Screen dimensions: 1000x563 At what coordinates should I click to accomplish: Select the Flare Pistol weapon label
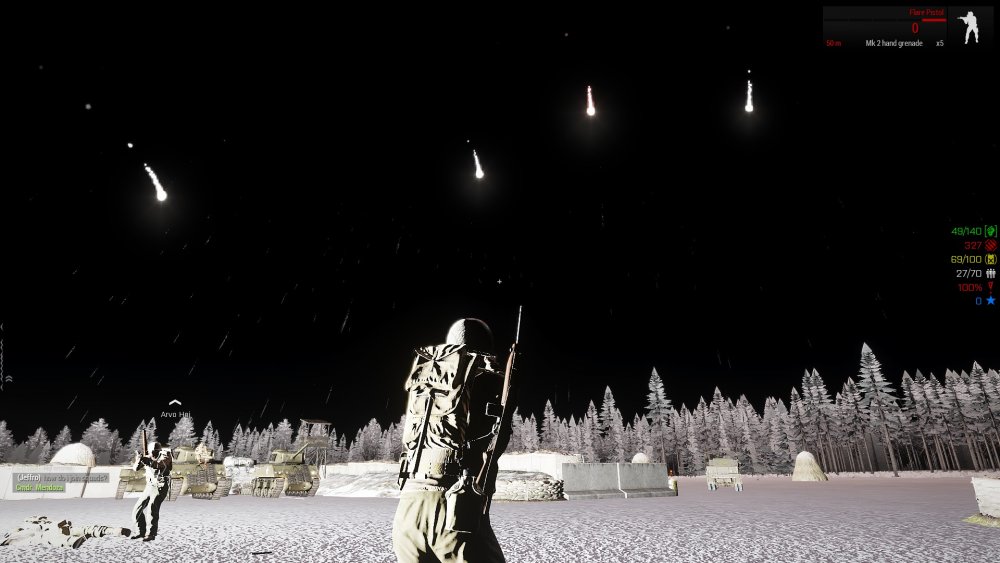pos(927,13)
